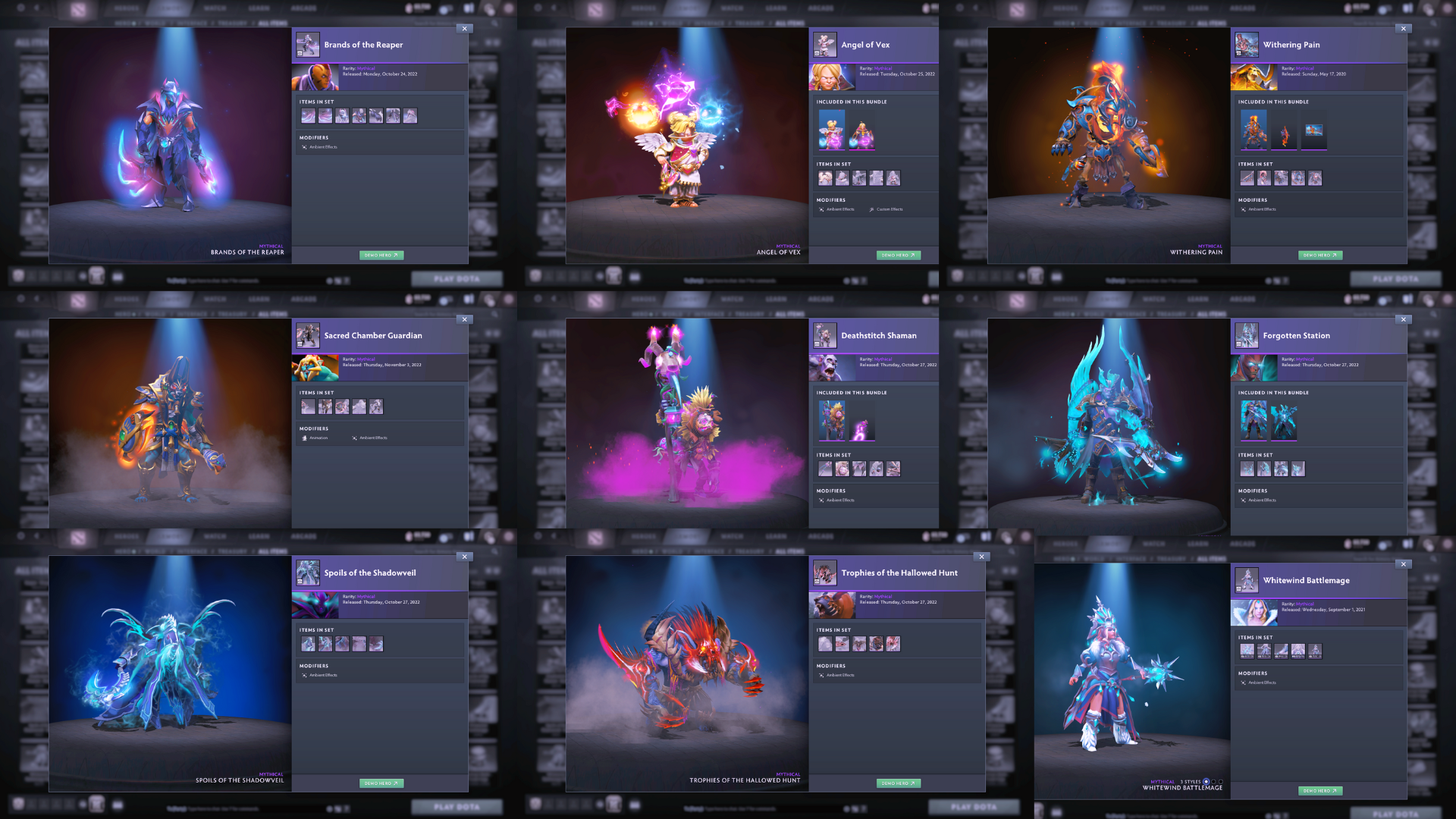Select the third style dot for Whitewind Battlemage
The height and width of the screenshot is (819, 1456).
1221,781
